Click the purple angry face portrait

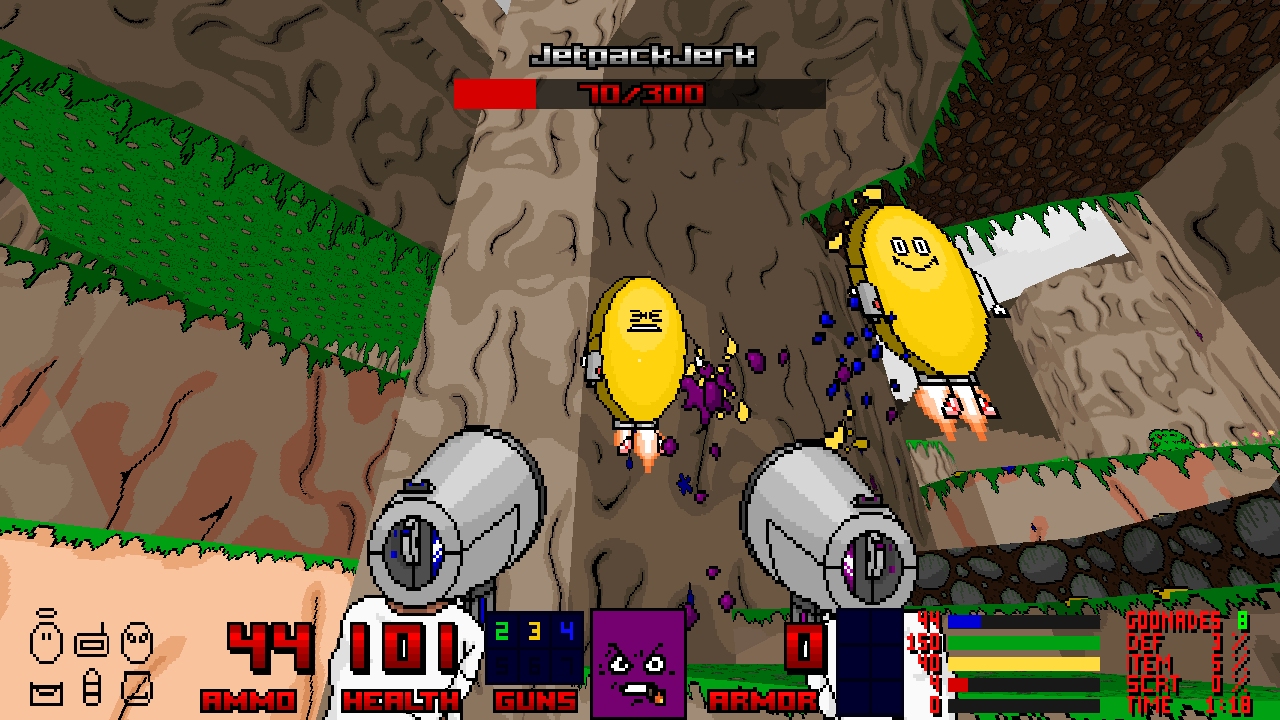pyautogui.click(x=637, y=662)
